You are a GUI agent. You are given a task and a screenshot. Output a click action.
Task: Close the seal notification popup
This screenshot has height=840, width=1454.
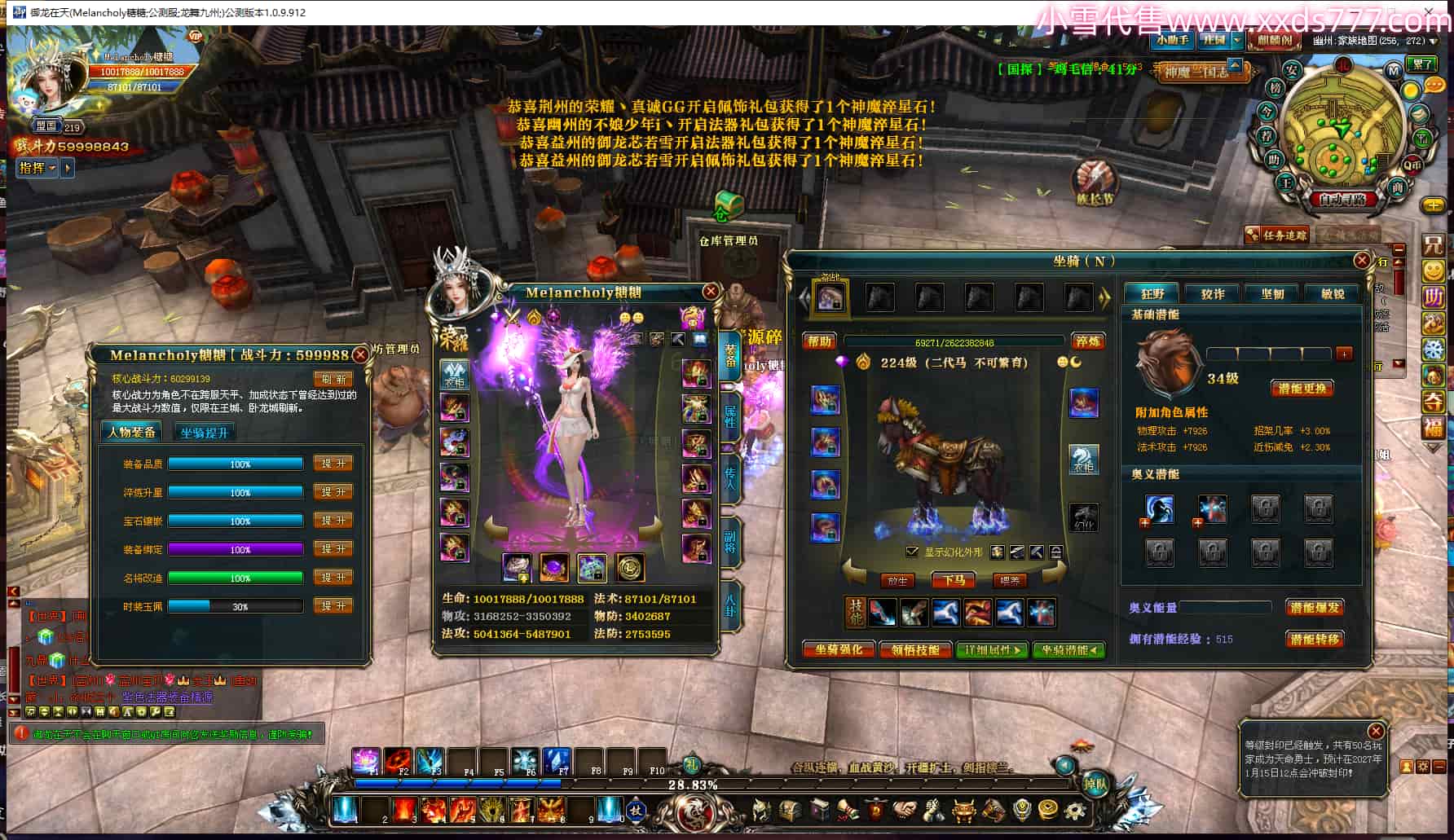1375,731
